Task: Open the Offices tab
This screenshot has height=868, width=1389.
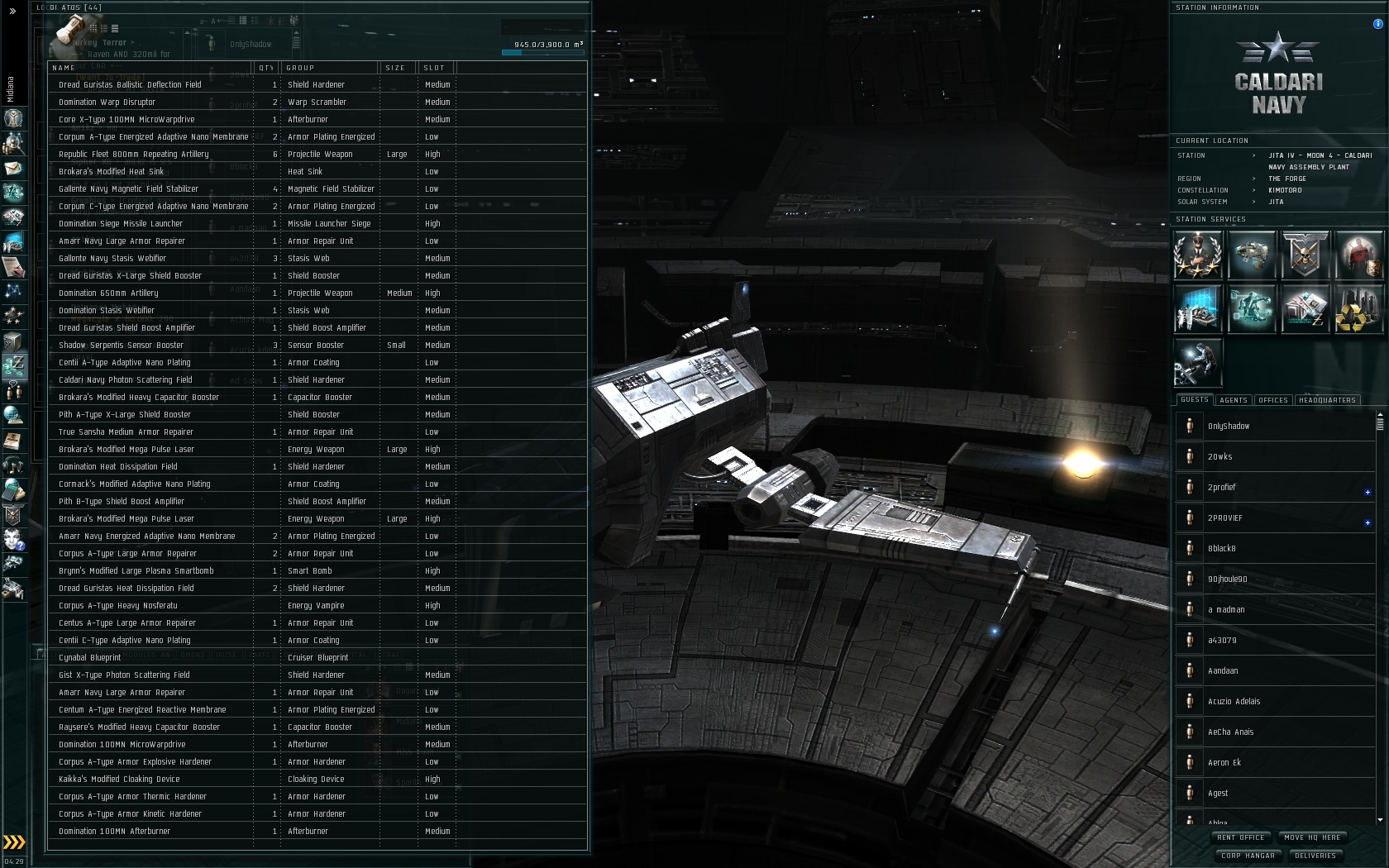Action: (1272, 400)
